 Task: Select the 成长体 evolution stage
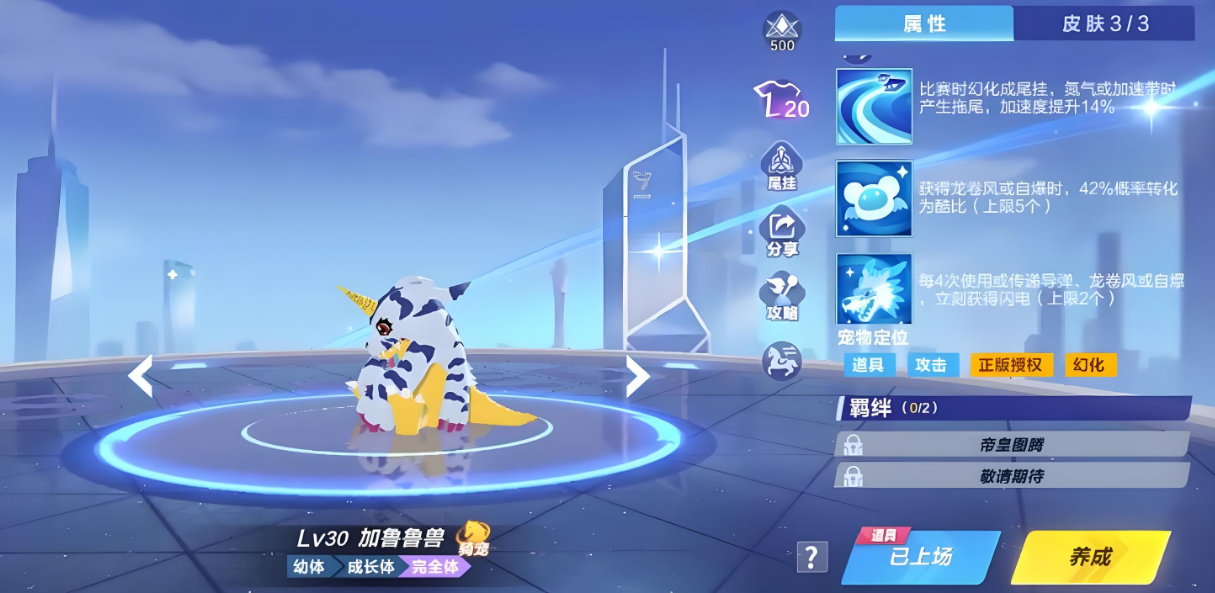tap(370, 567)
